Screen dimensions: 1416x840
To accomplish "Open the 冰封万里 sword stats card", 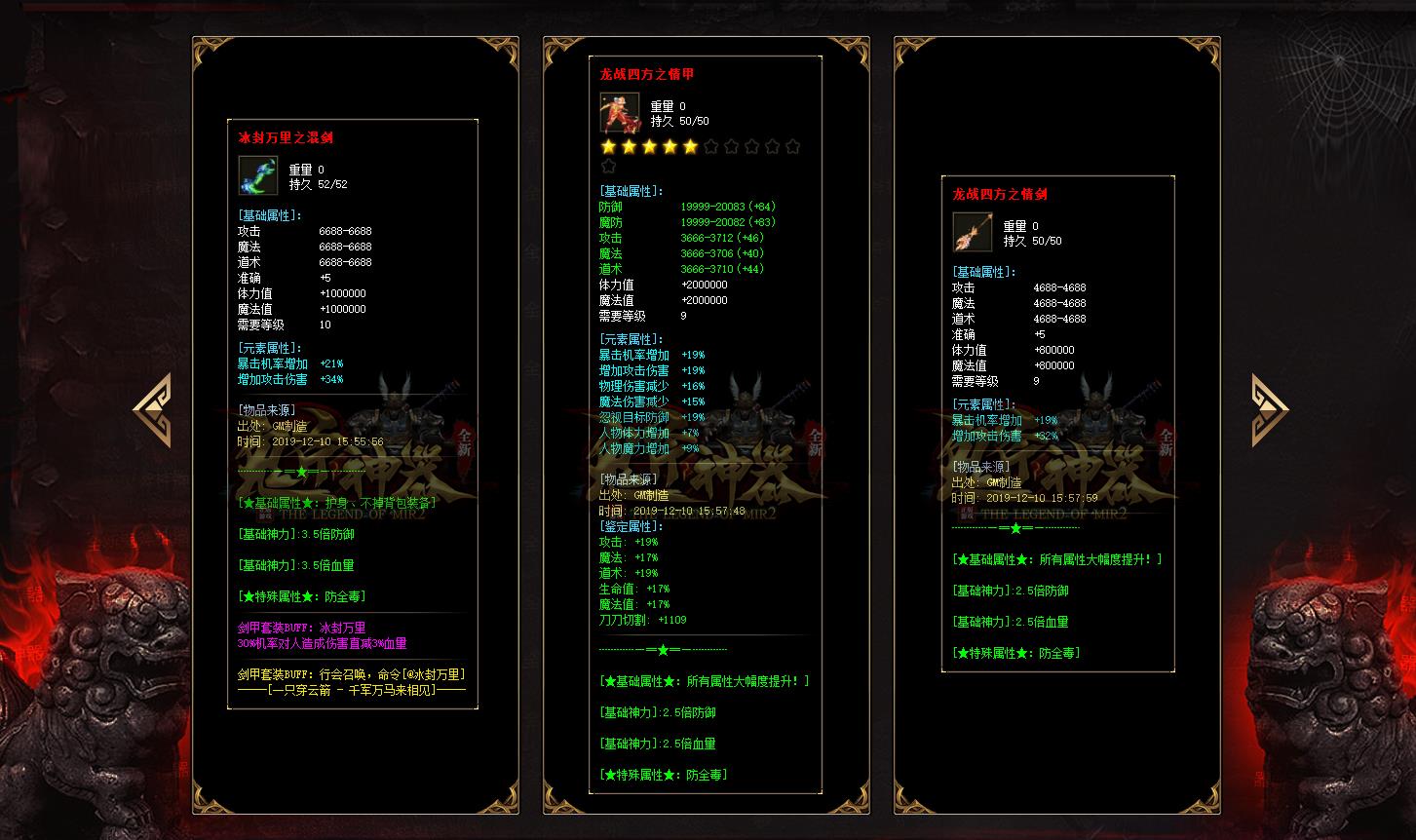I will [x=353, y=414].
